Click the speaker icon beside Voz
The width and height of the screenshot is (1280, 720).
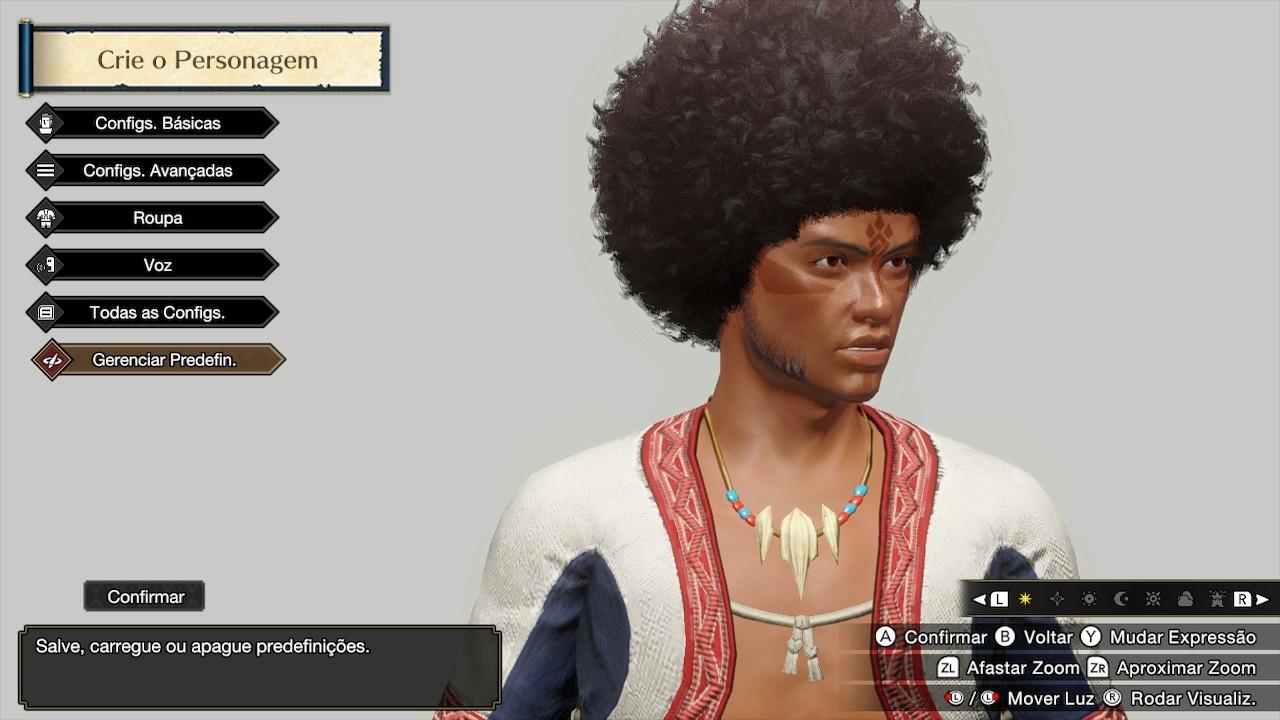tap(44, 264)
